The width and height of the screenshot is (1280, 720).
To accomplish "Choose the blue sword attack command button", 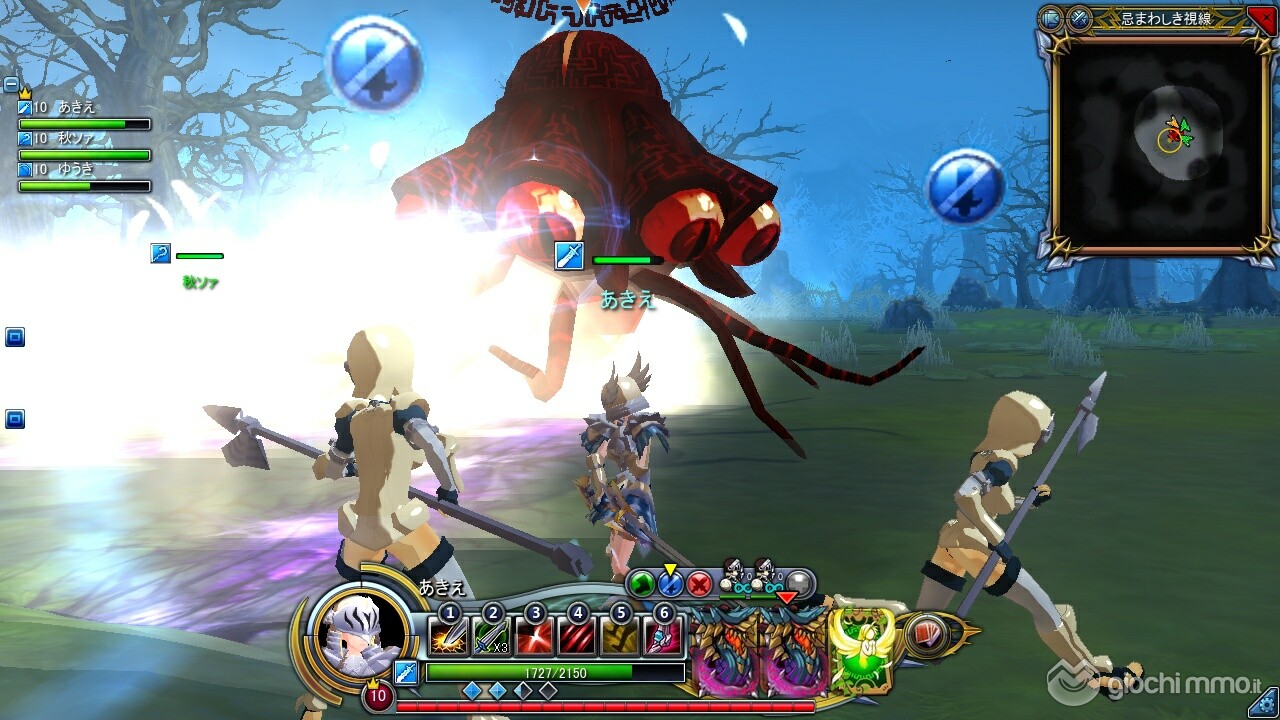I will coord(670,583).
